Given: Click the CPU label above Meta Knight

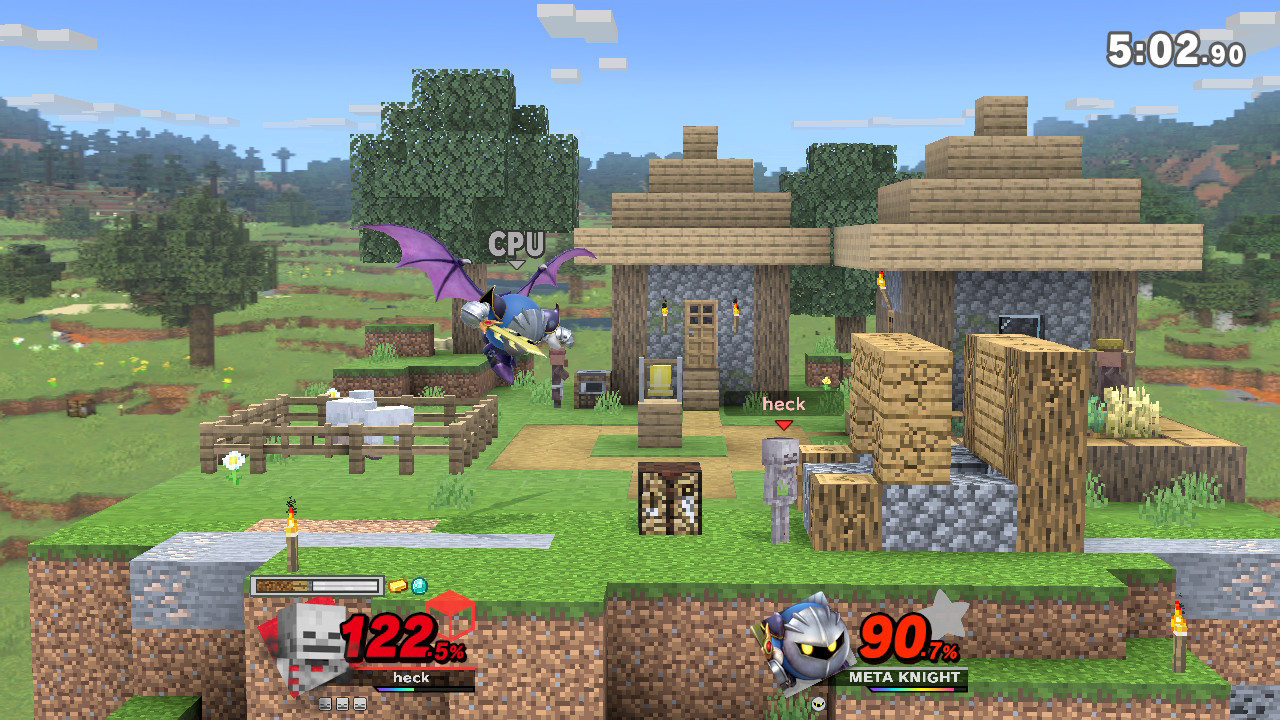Looking at the screenshot, I should click(x=517, y=242).
